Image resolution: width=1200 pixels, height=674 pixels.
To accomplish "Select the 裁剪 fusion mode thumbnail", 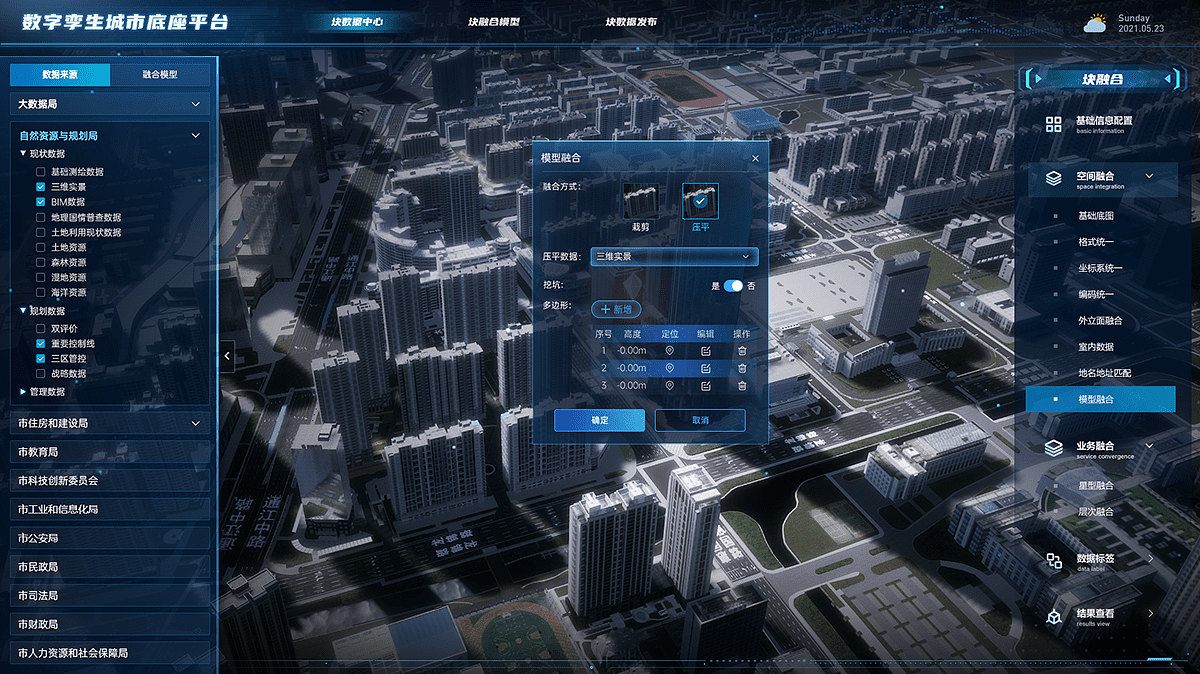I will pos(640,202).
